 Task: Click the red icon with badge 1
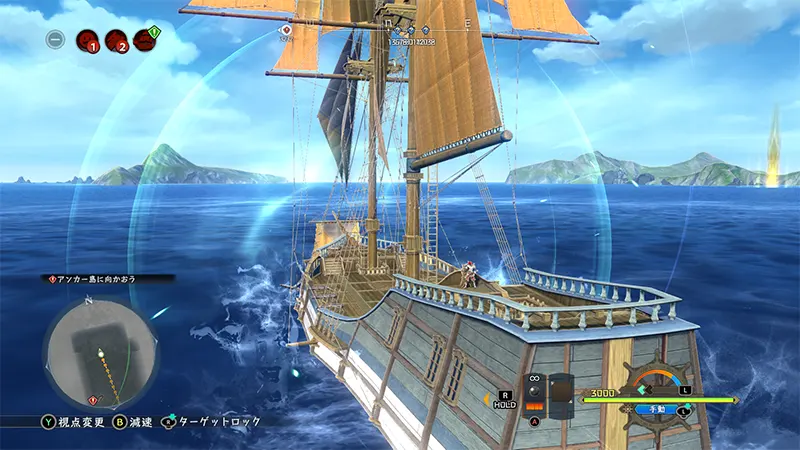pyautogui.click(x=88, y=41)
